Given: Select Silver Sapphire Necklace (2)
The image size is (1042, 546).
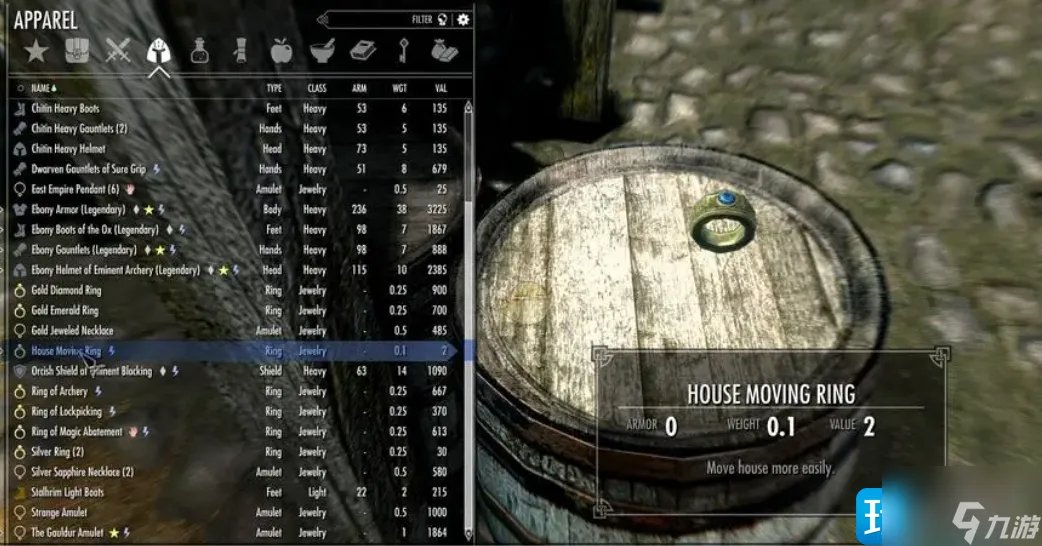Looking at the screenshot, I should [82, 472].
